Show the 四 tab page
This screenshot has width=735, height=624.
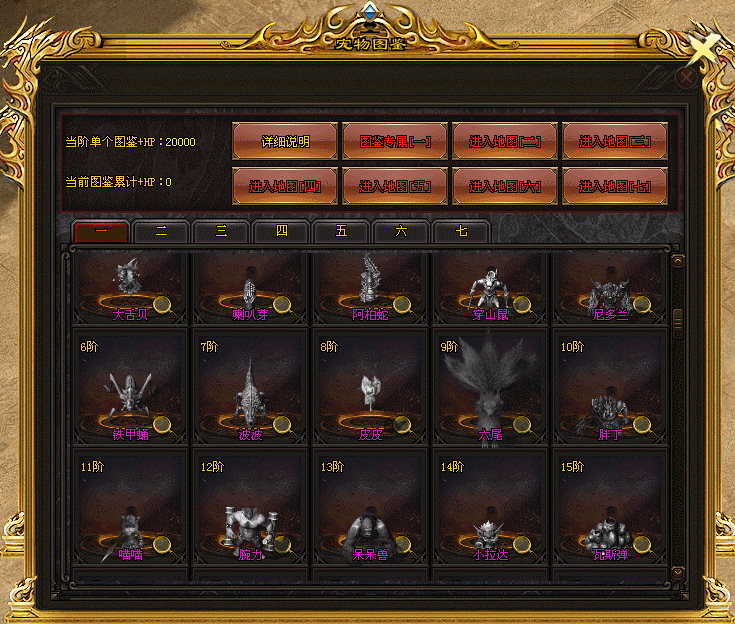tap(281, 231)
